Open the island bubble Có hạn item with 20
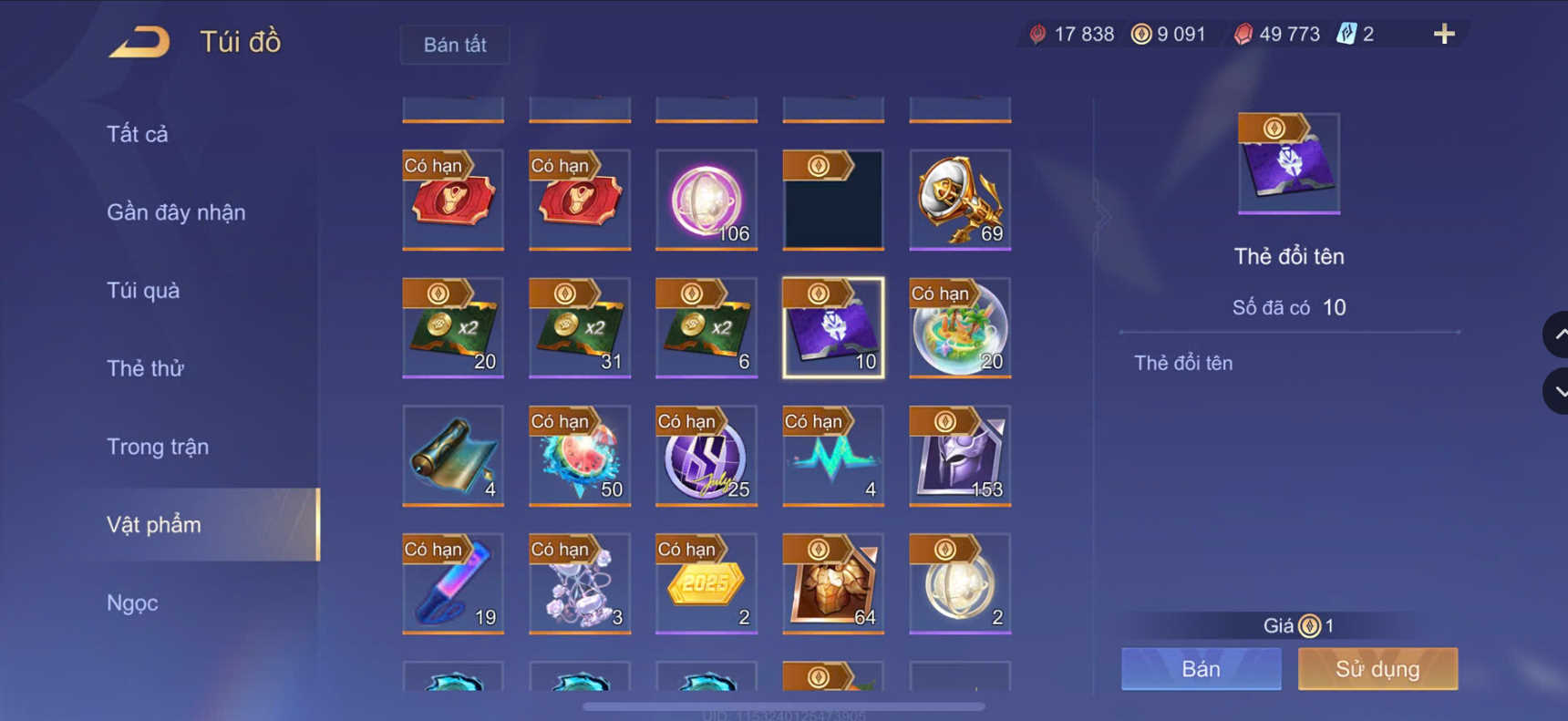 click(959, 328)
